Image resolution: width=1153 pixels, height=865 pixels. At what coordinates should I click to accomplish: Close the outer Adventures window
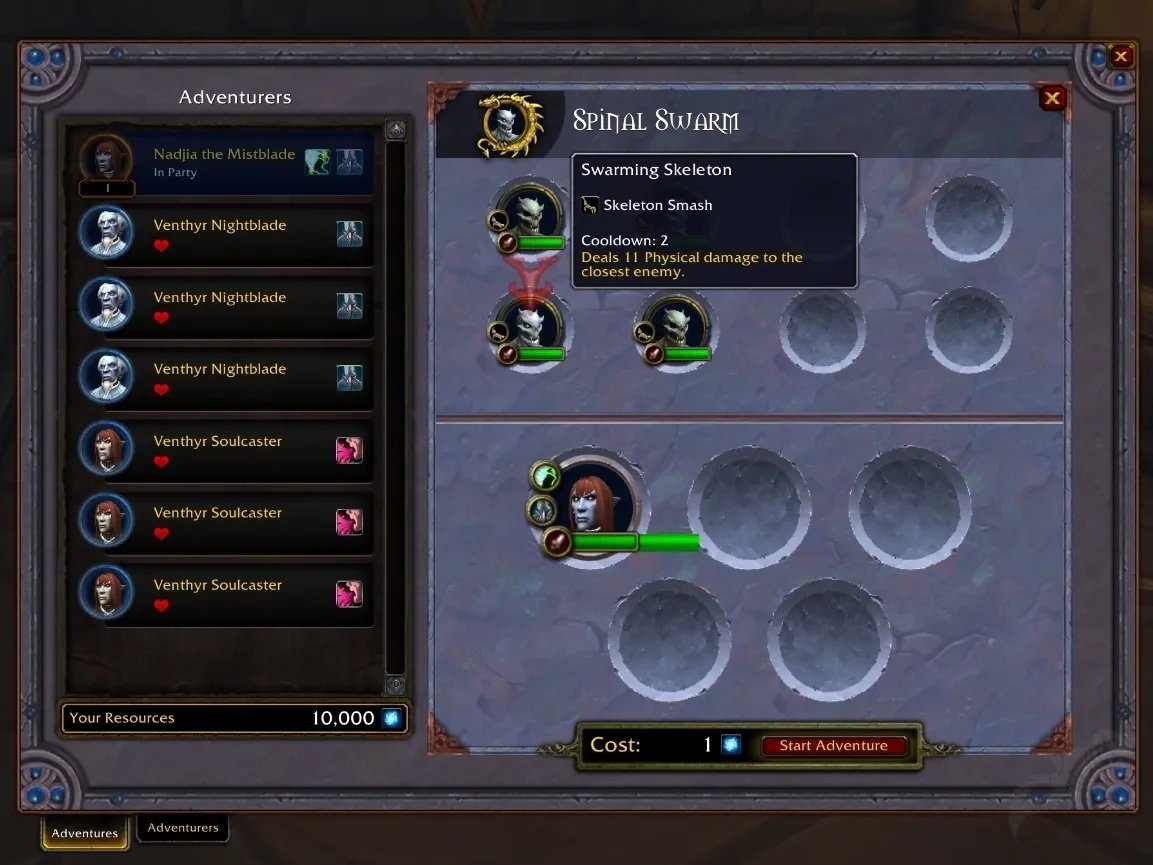coord(1121,57)
